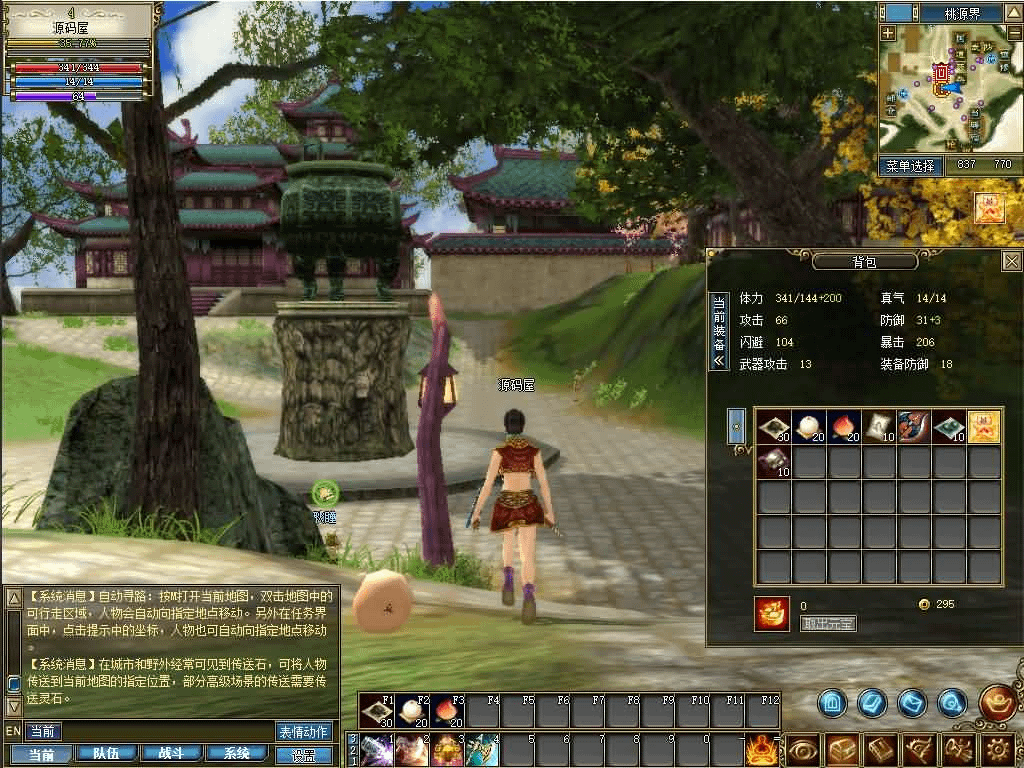The image size is (1024, 768).
Task: Activate the skill in slot 1
Action: pos(377,749)
